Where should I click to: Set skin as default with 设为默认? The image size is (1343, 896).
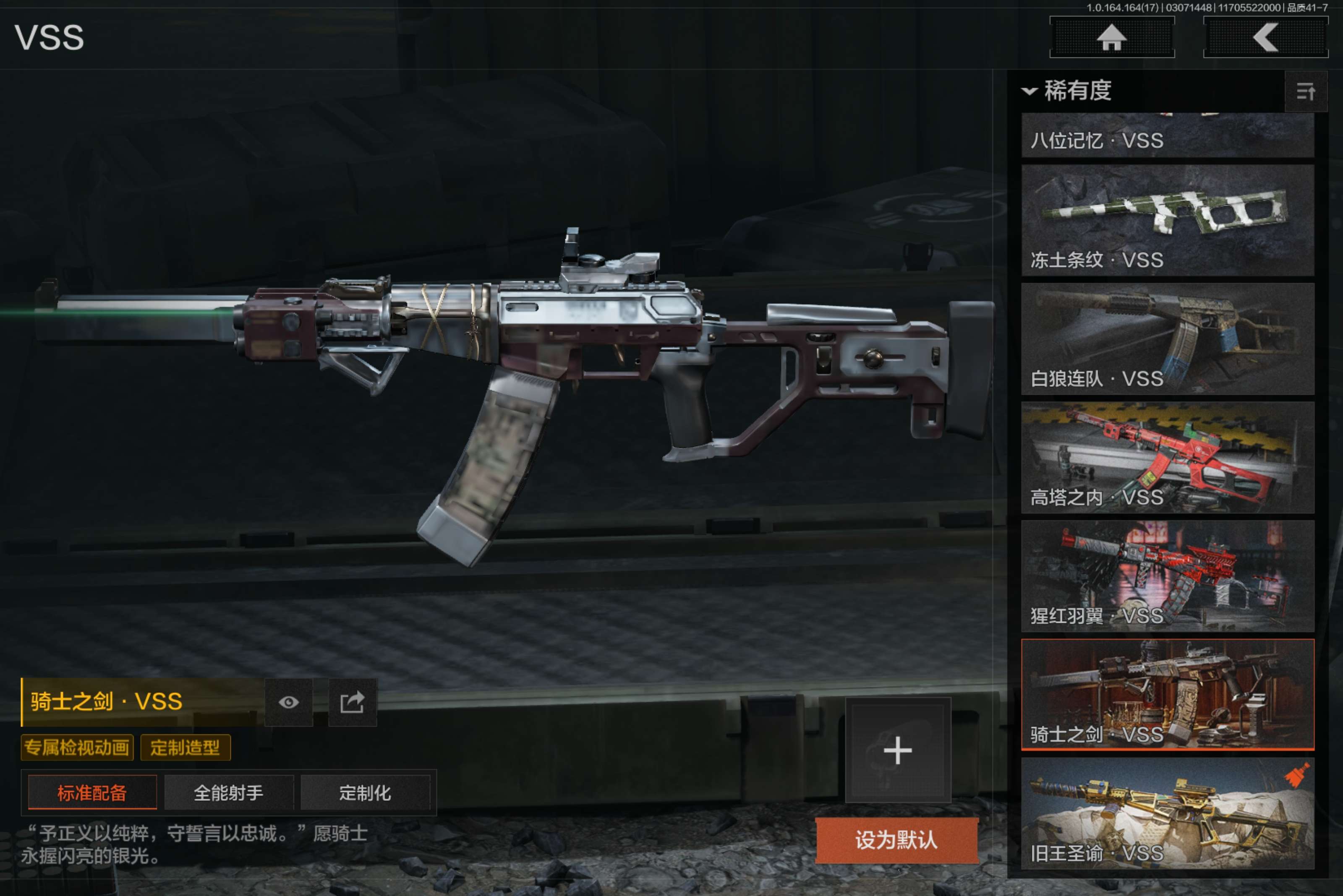(896, 840)
